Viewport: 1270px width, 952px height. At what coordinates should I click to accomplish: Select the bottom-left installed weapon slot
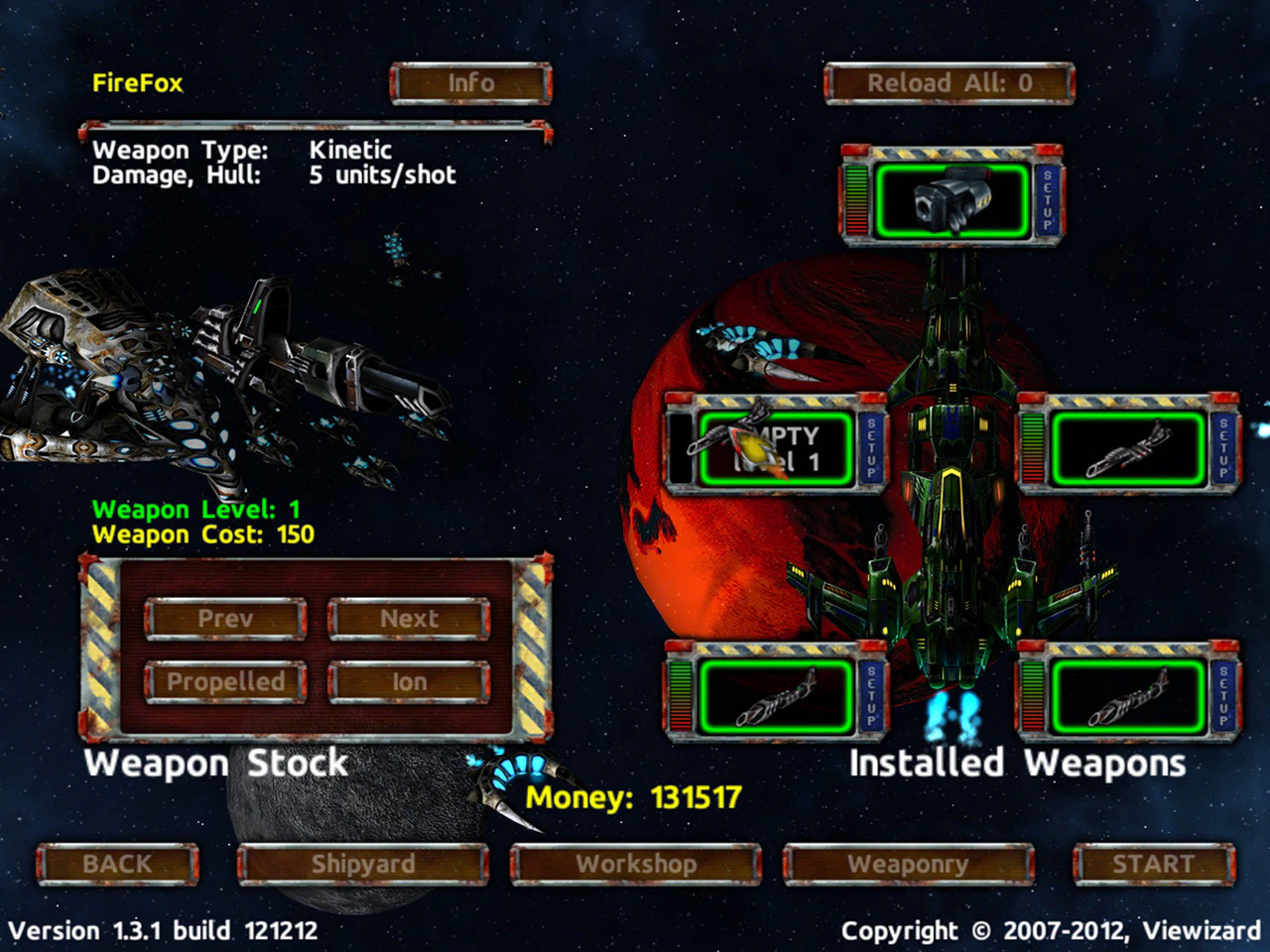click(x=776, y=697)
